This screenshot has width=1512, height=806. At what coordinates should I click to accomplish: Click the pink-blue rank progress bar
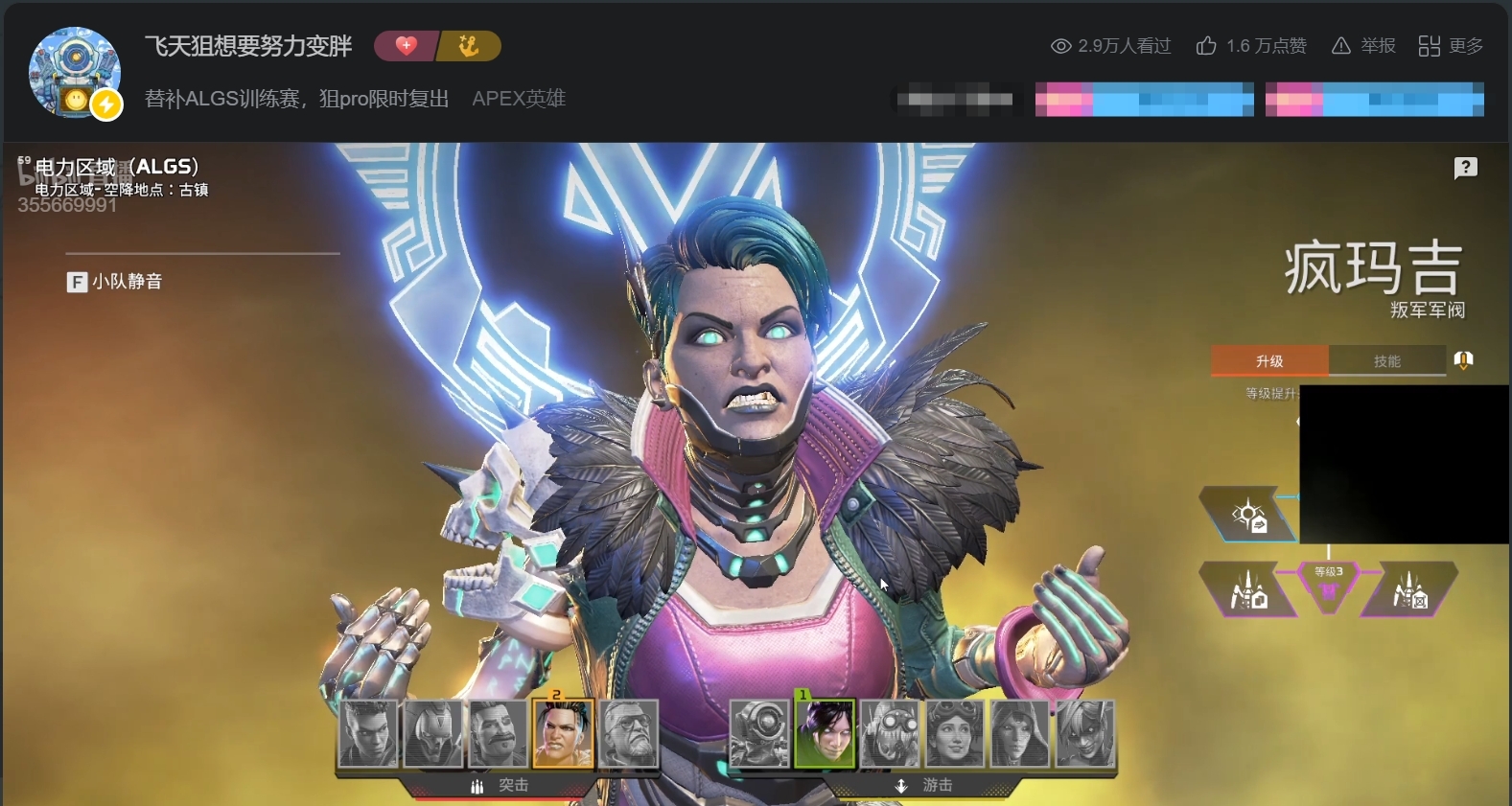1143,99
